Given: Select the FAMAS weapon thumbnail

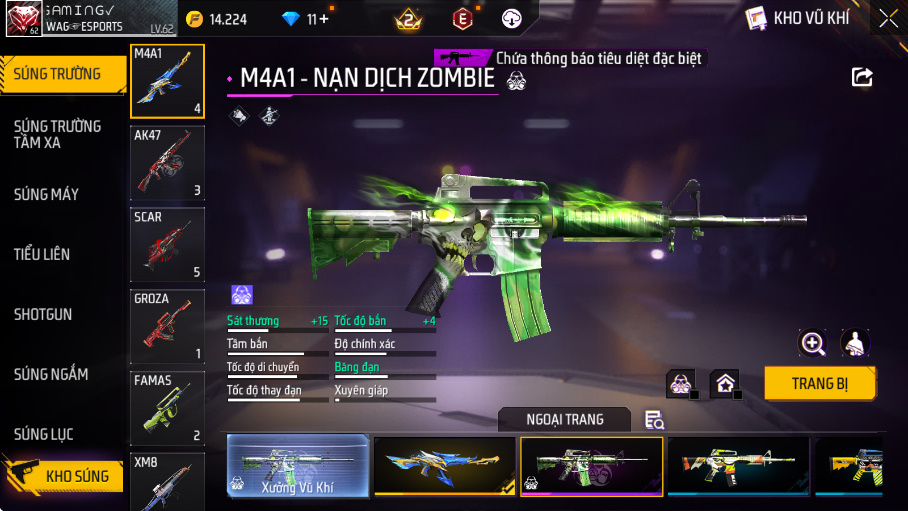Looking at the screenshot, I should [x=168, y=408].
